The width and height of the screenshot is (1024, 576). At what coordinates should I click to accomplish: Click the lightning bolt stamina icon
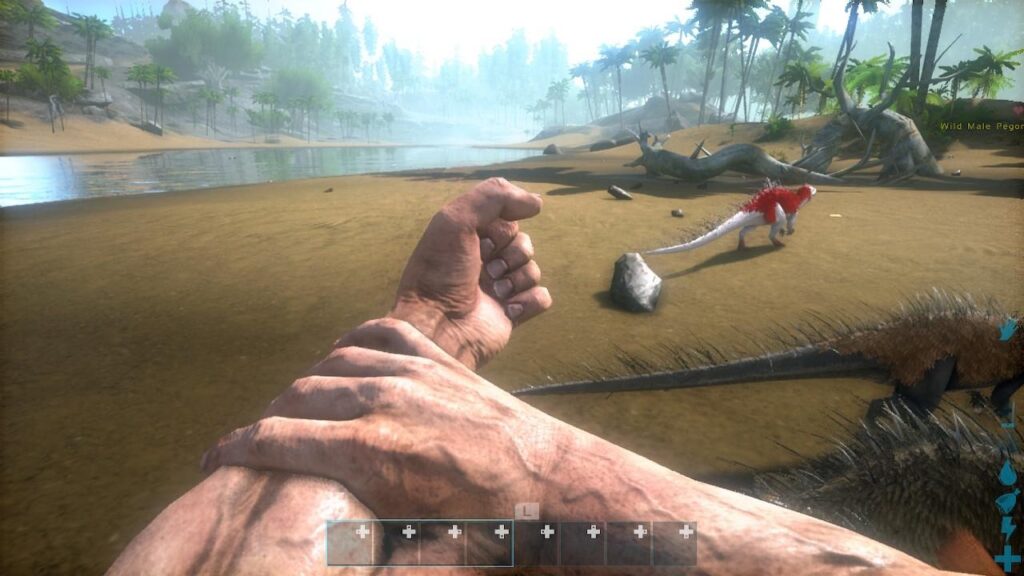click(x=1008, y=528)
